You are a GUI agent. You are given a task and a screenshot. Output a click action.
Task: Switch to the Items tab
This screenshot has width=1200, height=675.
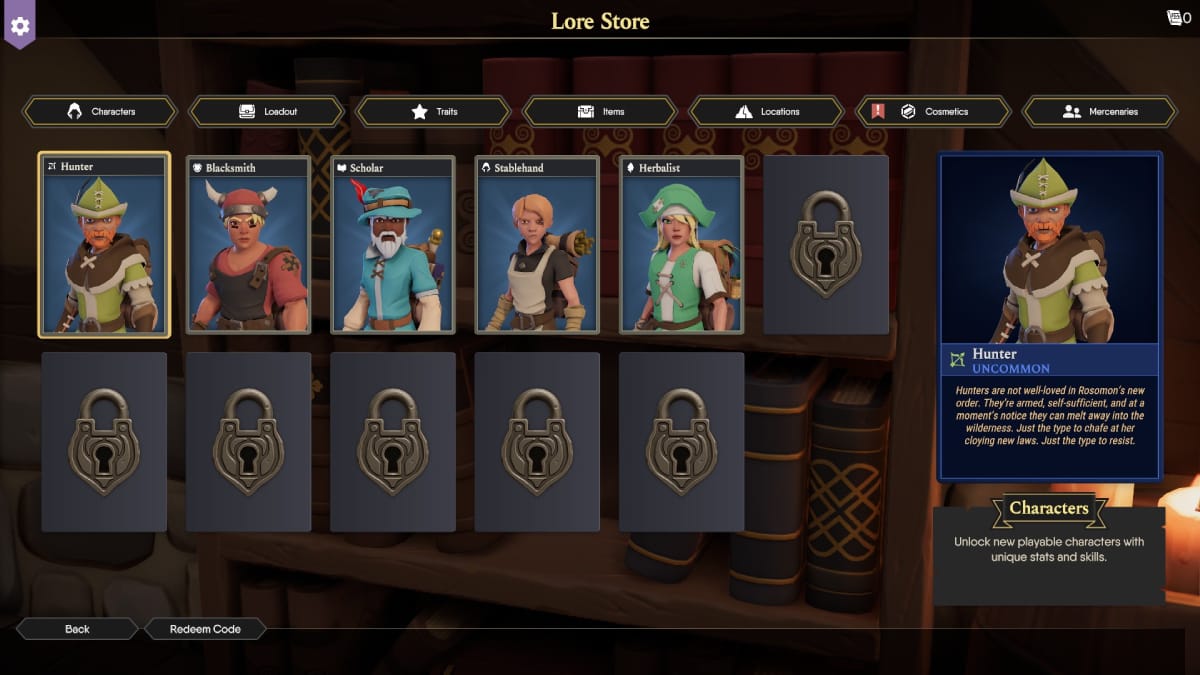point(600,112)
